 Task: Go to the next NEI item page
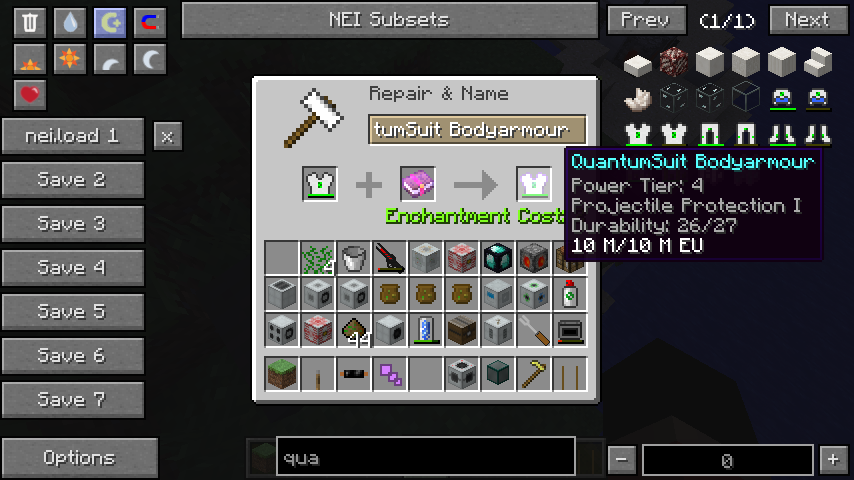tap(807, 20)
